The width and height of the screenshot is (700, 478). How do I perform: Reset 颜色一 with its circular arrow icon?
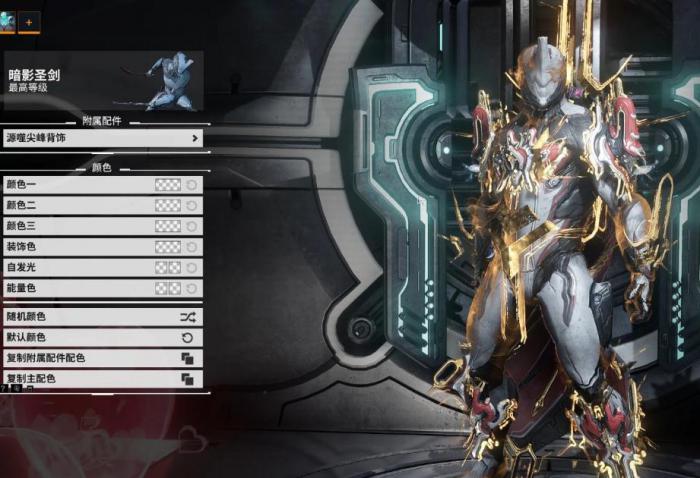click(x=191, y=185)
